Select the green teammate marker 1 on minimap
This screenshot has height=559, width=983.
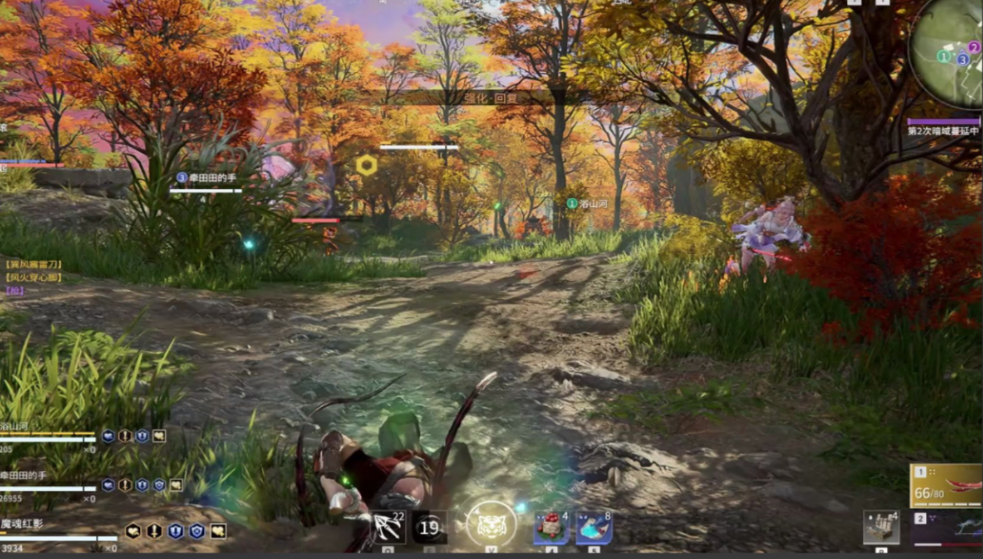coord(942,57)
